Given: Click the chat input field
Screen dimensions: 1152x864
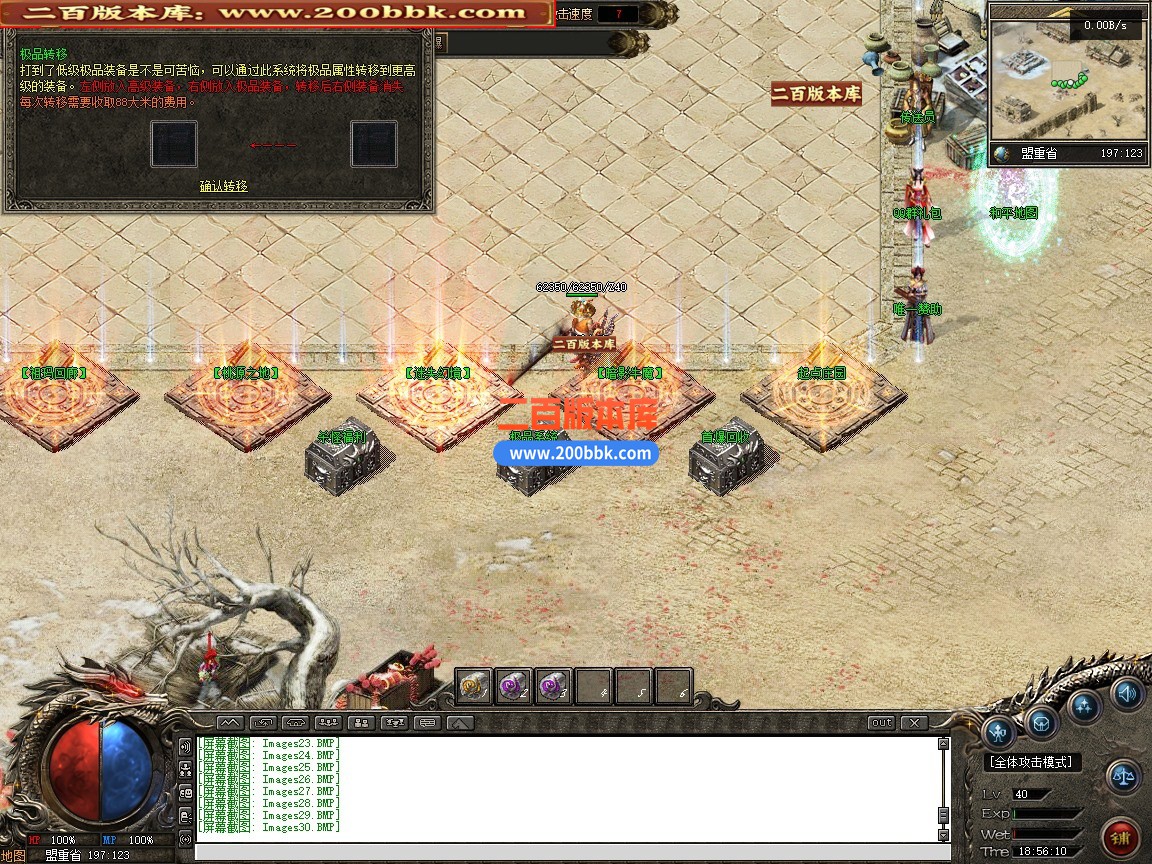Looking at the screenshot, I should click(570, 853).
